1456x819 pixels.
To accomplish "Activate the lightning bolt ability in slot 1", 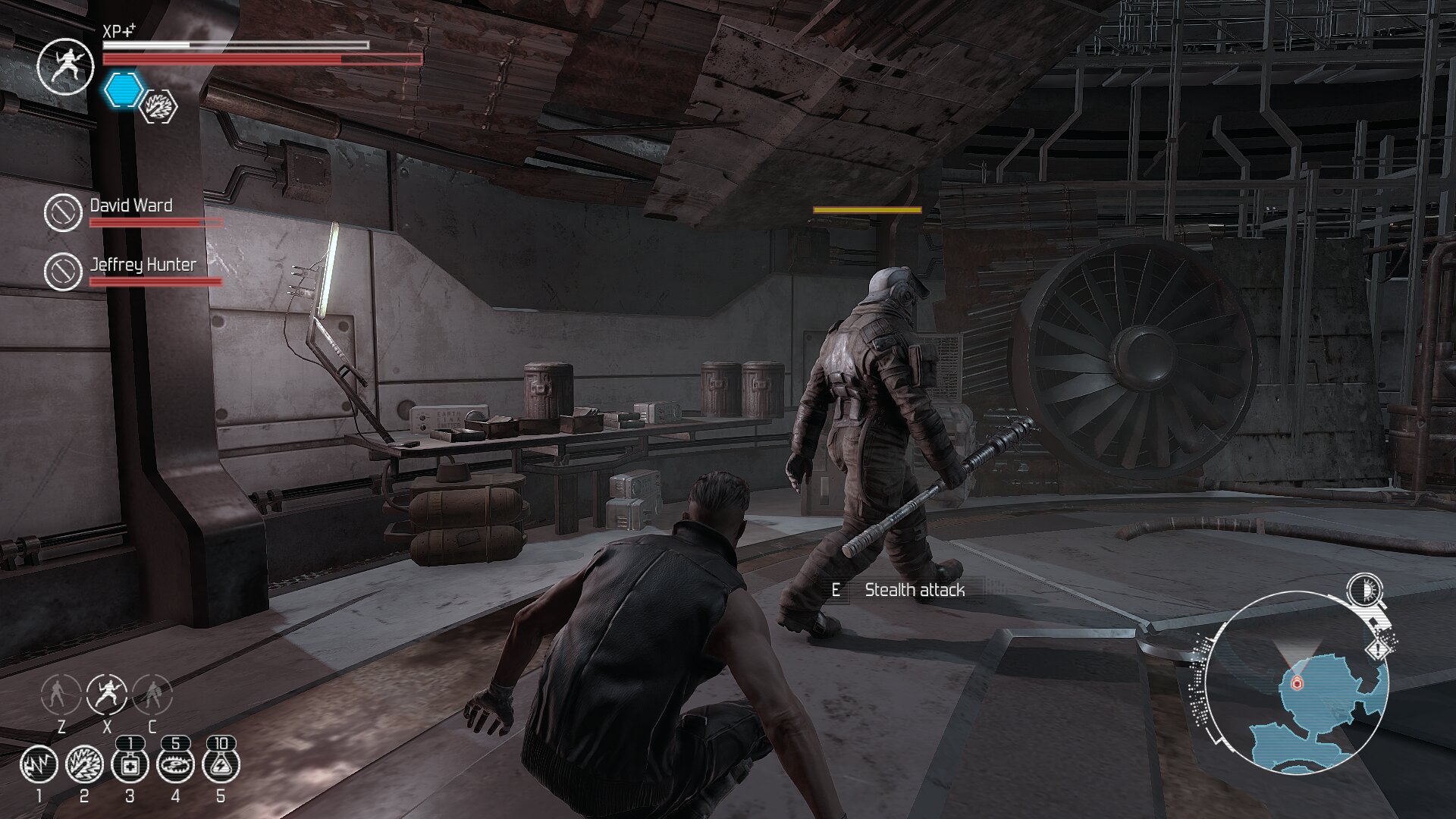I will pos(39,764).
